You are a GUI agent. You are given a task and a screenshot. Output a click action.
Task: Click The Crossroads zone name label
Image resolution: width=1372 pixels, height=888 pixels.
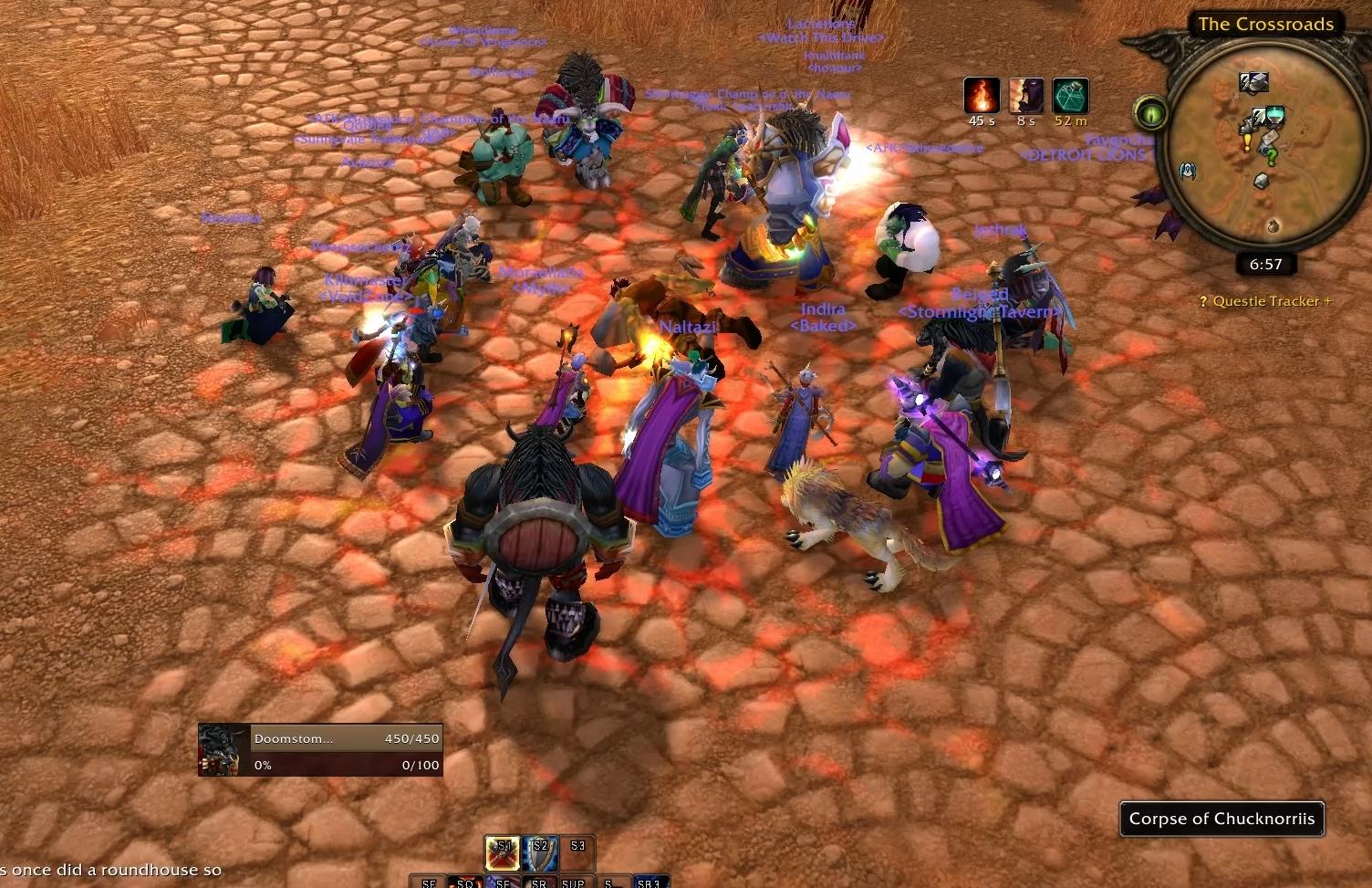1265,25
